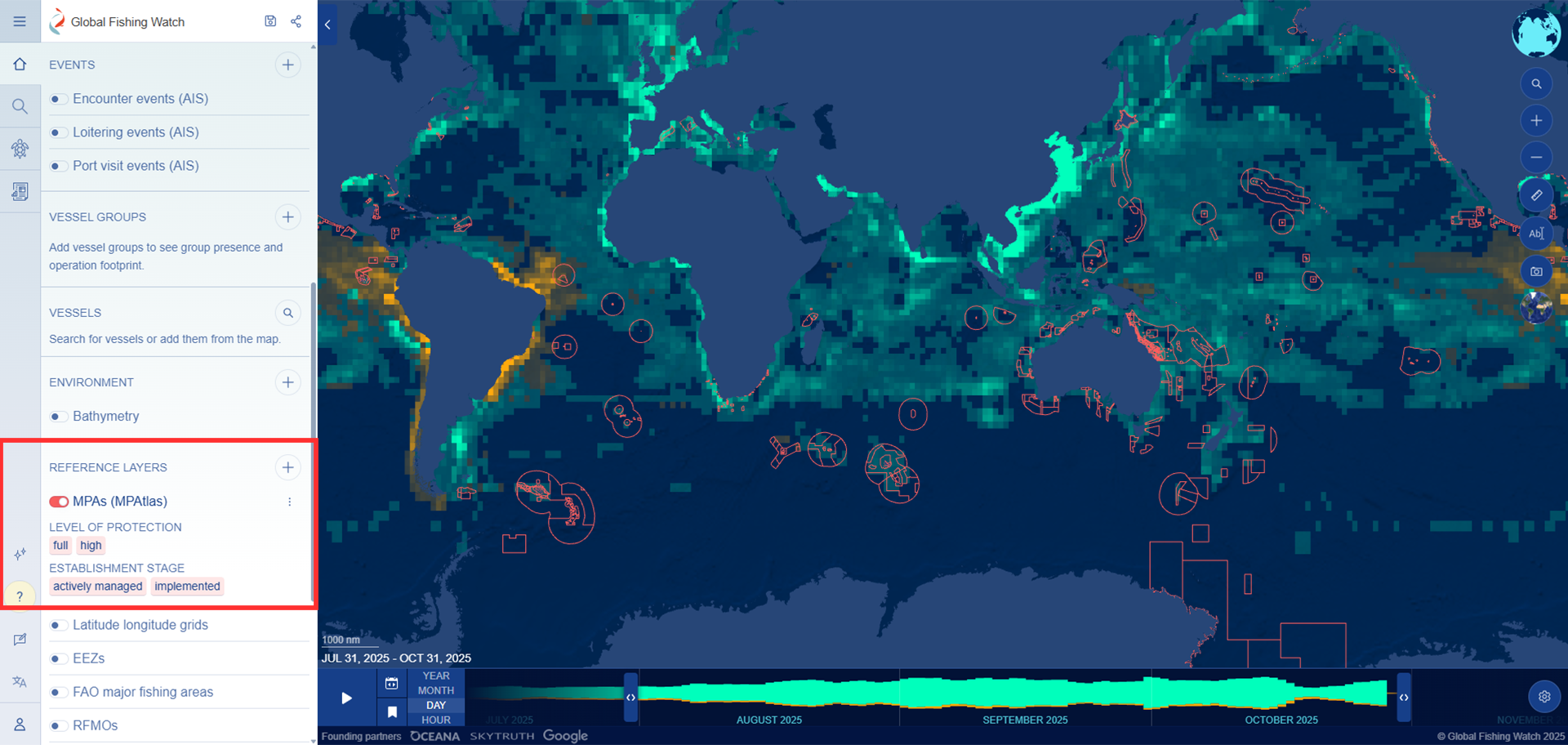Image resolution: width=1568 pixels, height=745 pixels.
Task: Click the zoom out control on the map
Action: (x=1536, y=157)
